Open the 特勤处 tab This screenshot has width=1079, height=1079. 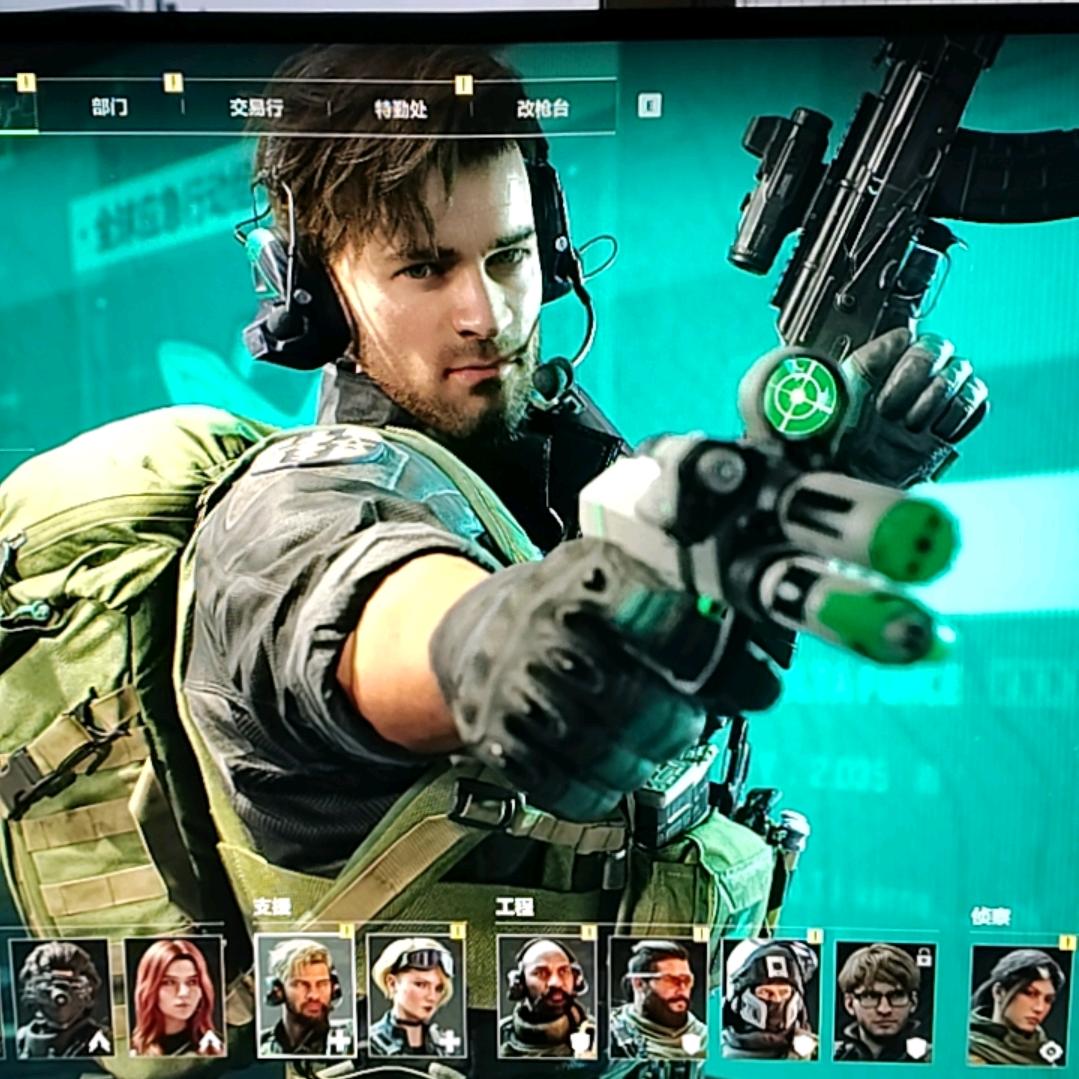[401, 109]
